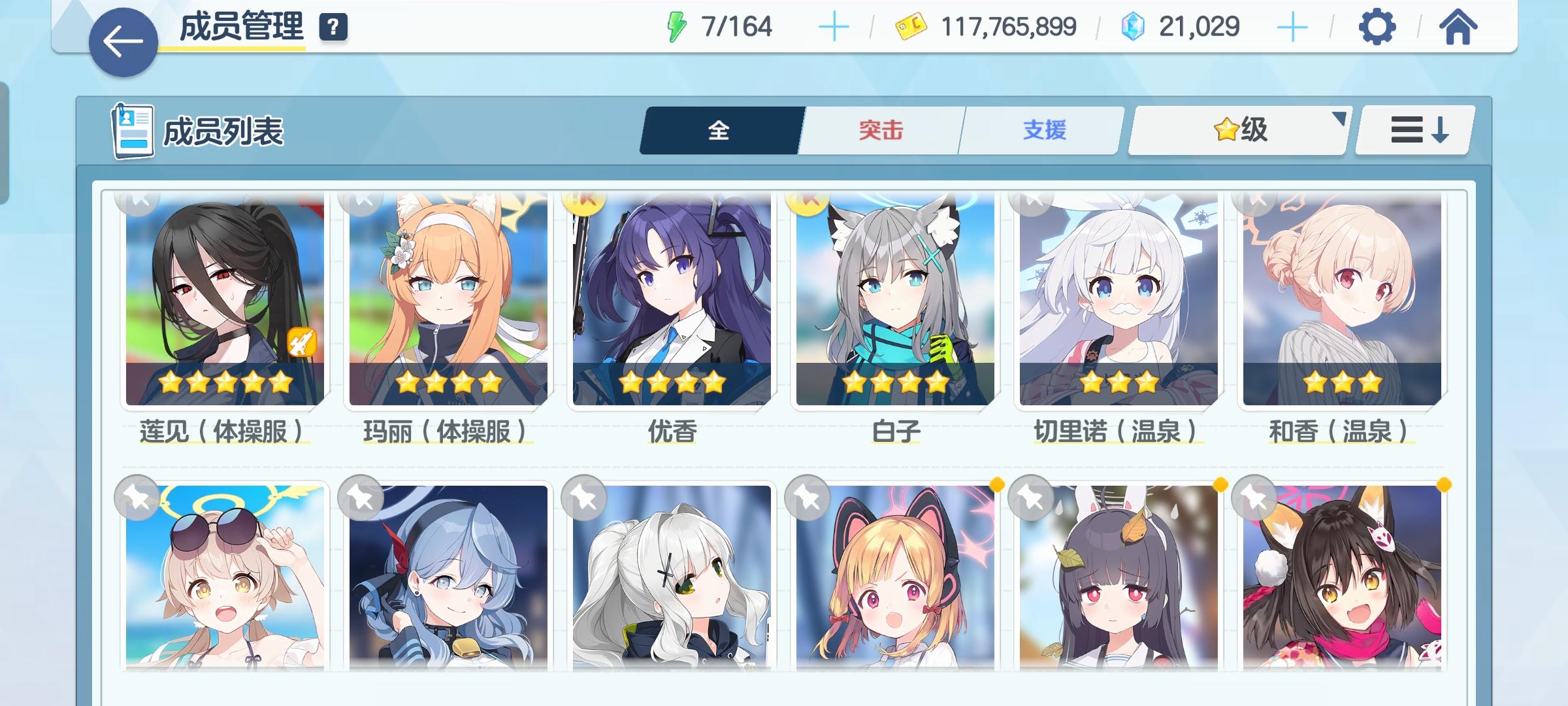Click the credits card currency icon

[909, 27]
